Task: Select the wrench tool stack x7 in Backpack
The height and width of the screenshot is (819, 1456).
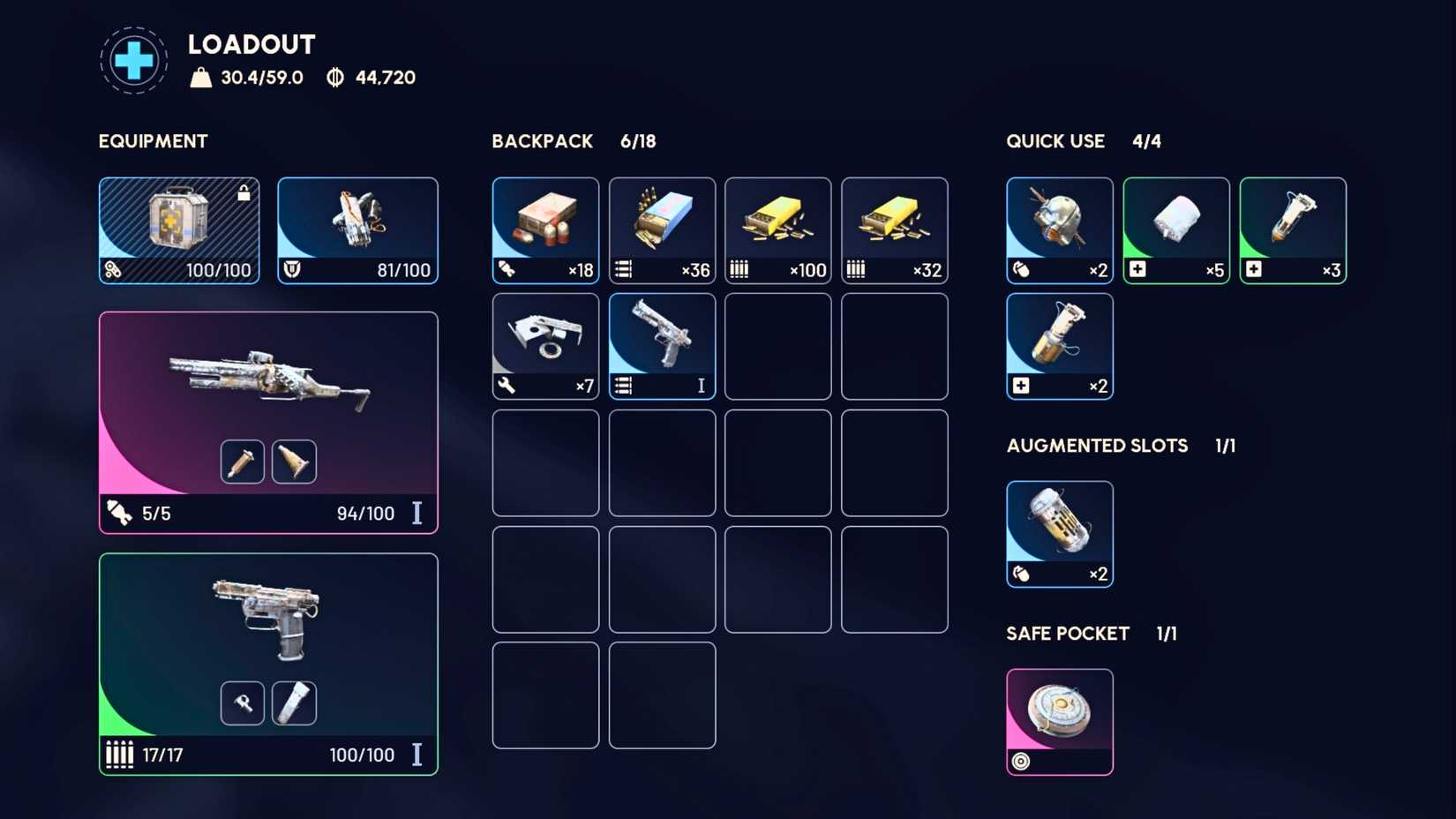Action: coord(544,345)
